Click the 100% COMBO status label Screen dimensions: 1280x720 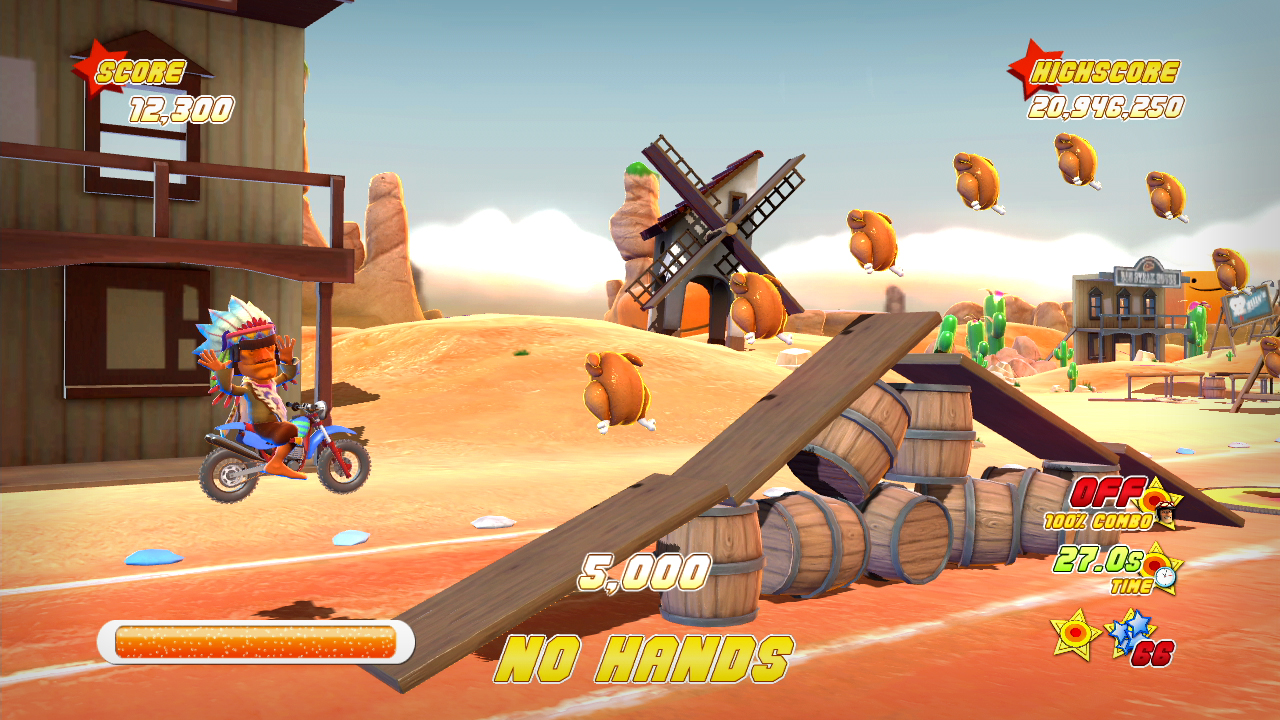[x=1098, y=519]
